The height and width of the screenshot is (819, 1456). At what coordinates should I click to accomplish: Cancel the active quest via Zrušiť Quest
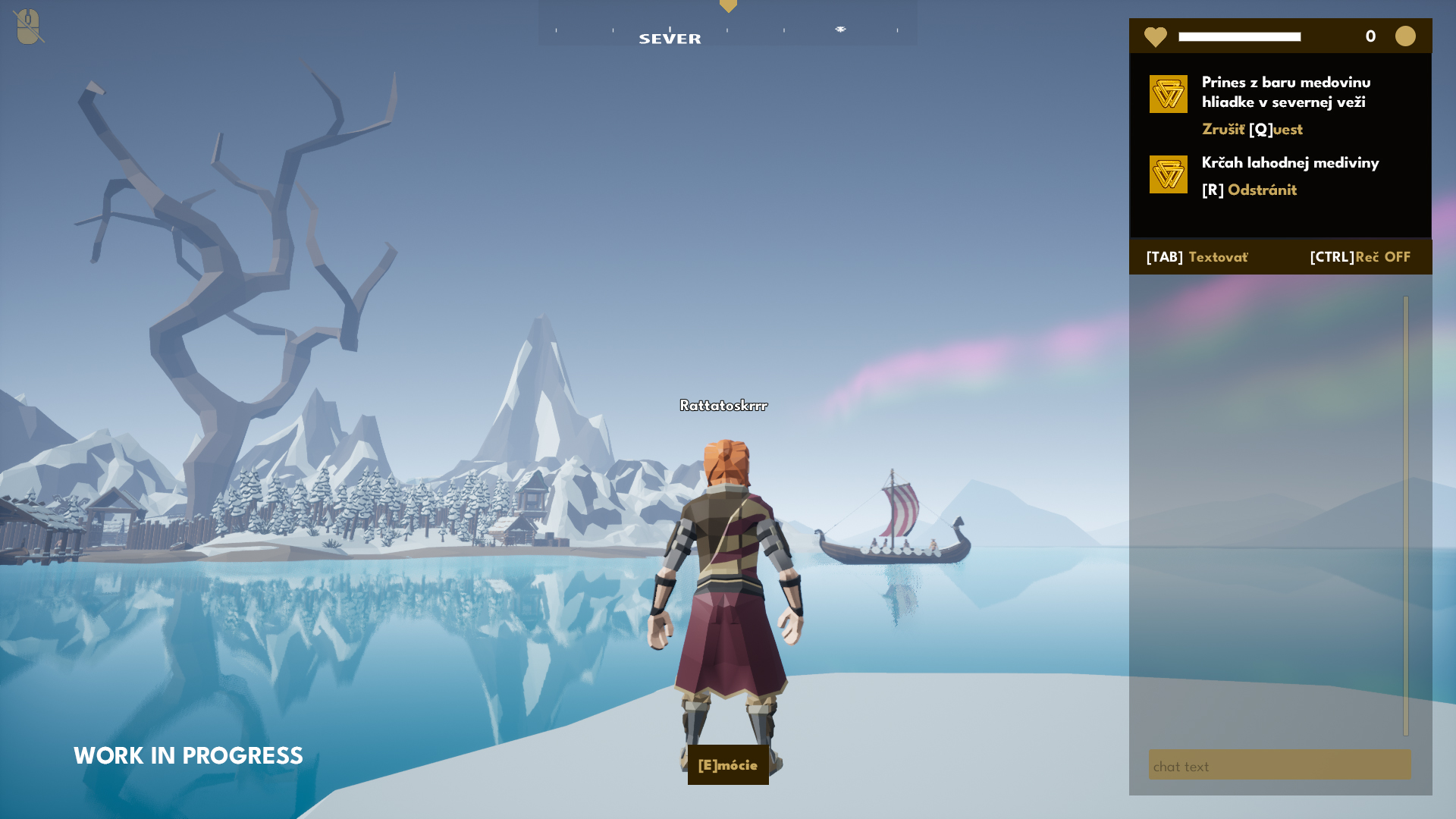tap(1252, 130)
